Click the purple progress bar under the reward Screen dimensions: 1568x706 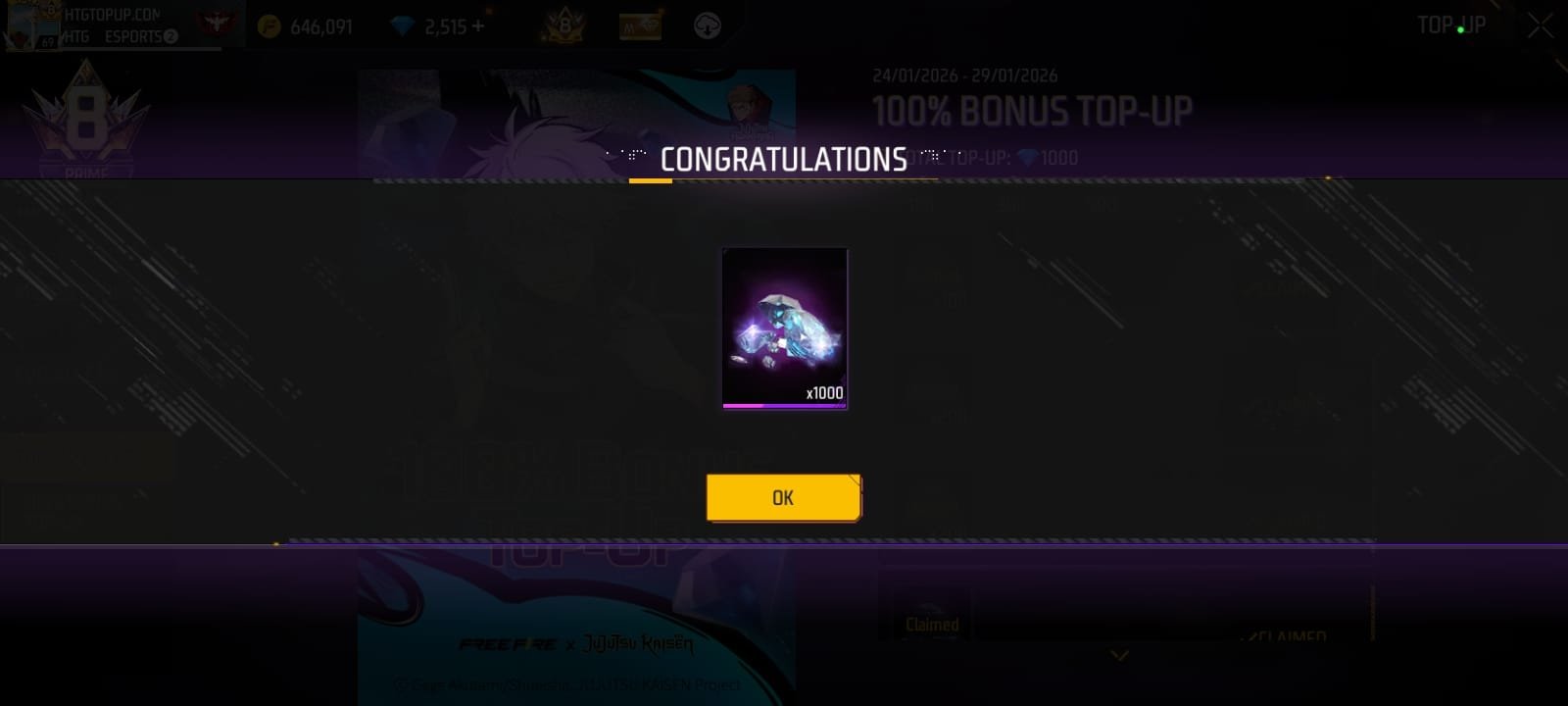[x=784, y=406]
